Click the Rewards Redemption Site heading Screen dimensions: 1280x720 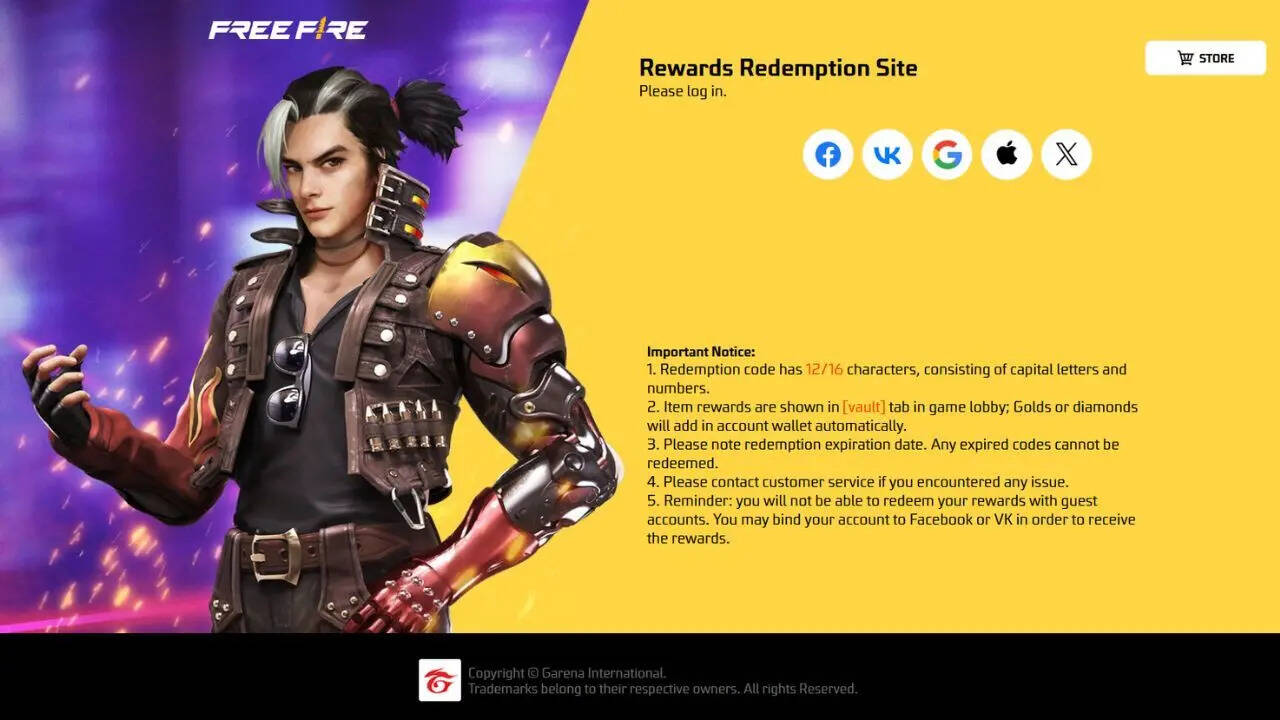pyautogui.click(x=778, y=68)
